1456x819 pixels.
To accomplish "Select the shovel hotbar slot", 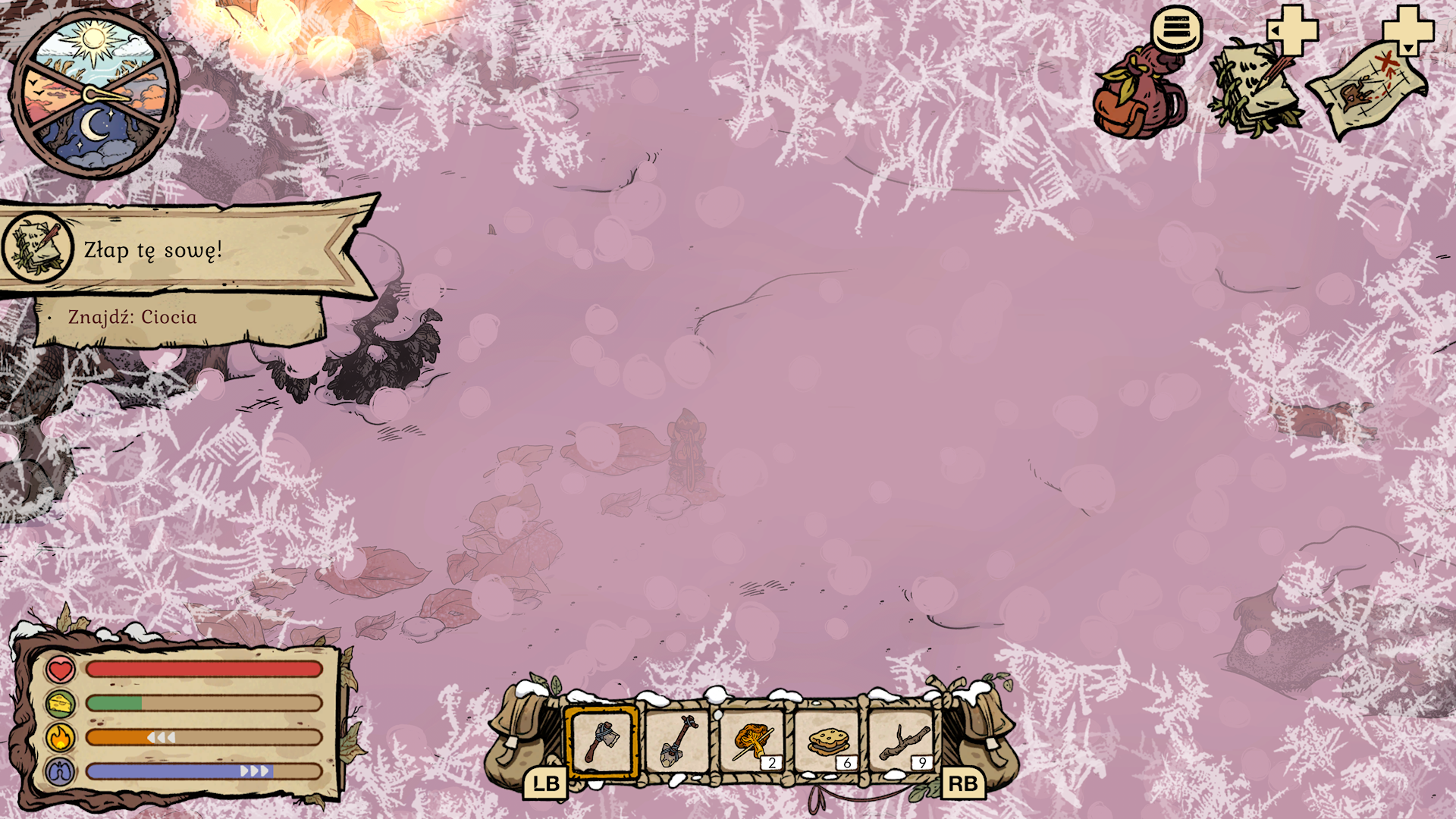I will (x=677, y=741).
